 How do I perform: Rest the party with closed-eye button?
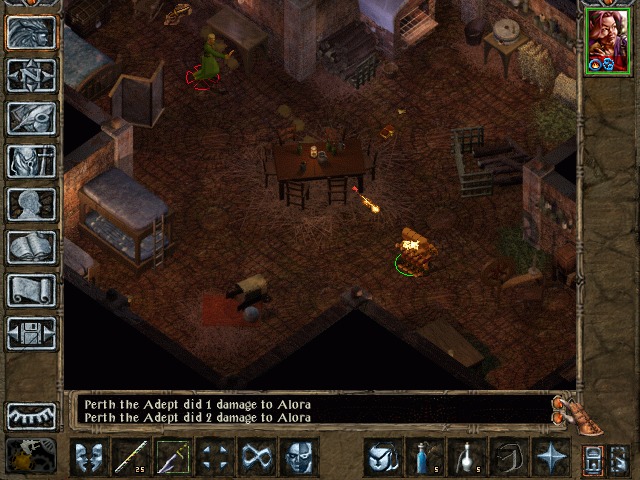pos(31,415)
